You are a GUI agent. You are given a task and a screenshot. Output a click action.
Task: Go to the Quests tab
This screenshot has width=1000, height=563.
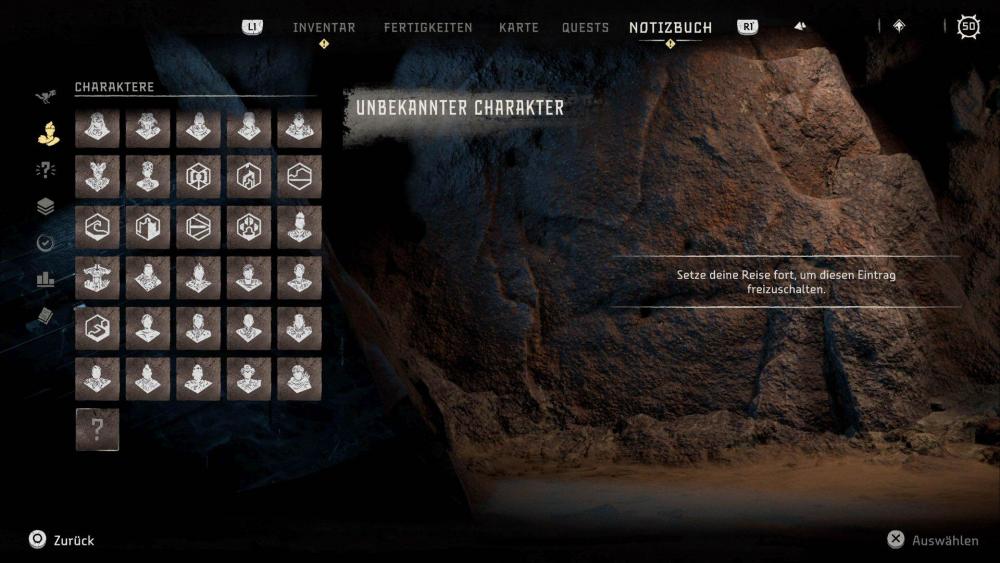[x=585, y=28]
